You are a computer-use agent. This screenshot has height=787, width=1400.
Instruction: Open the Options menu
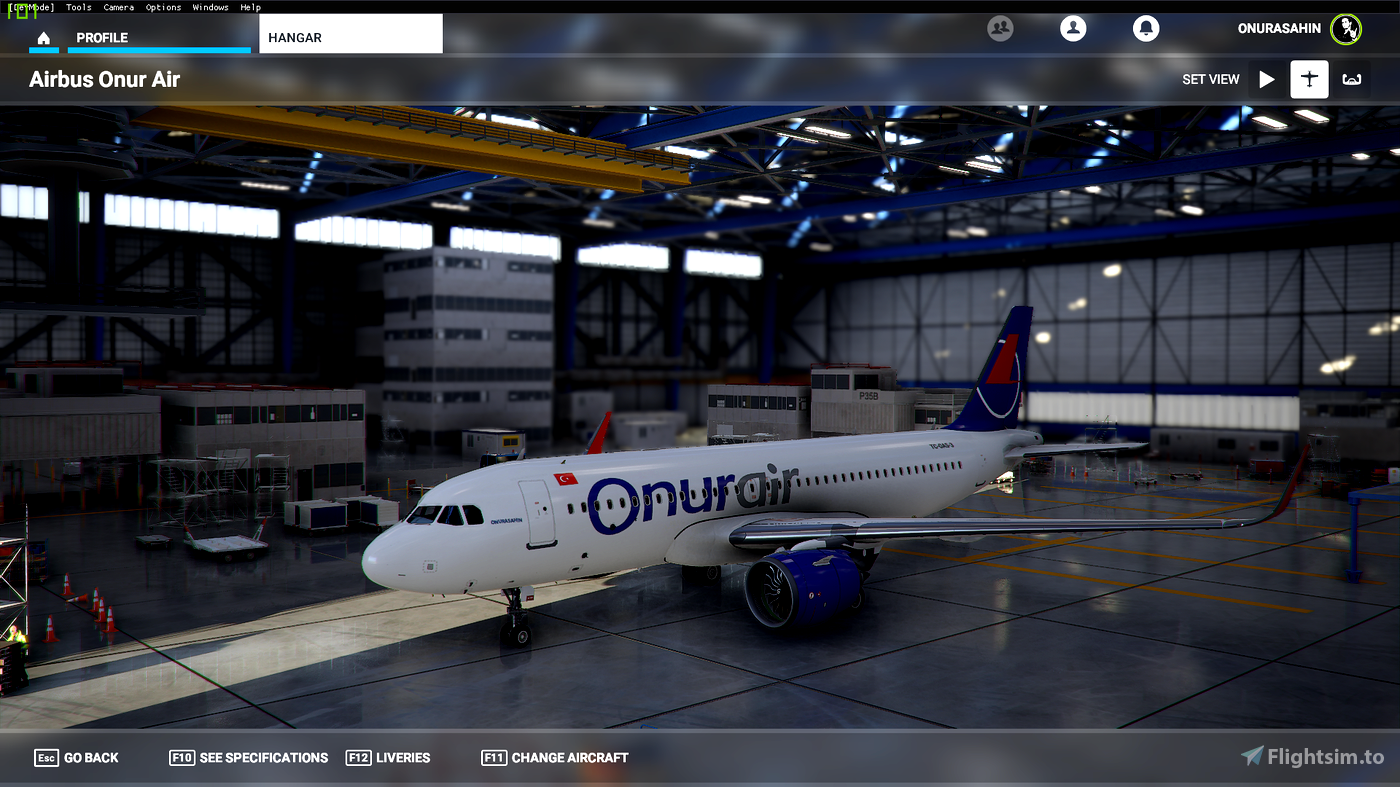pyautogui.click(x=163, y=7)
